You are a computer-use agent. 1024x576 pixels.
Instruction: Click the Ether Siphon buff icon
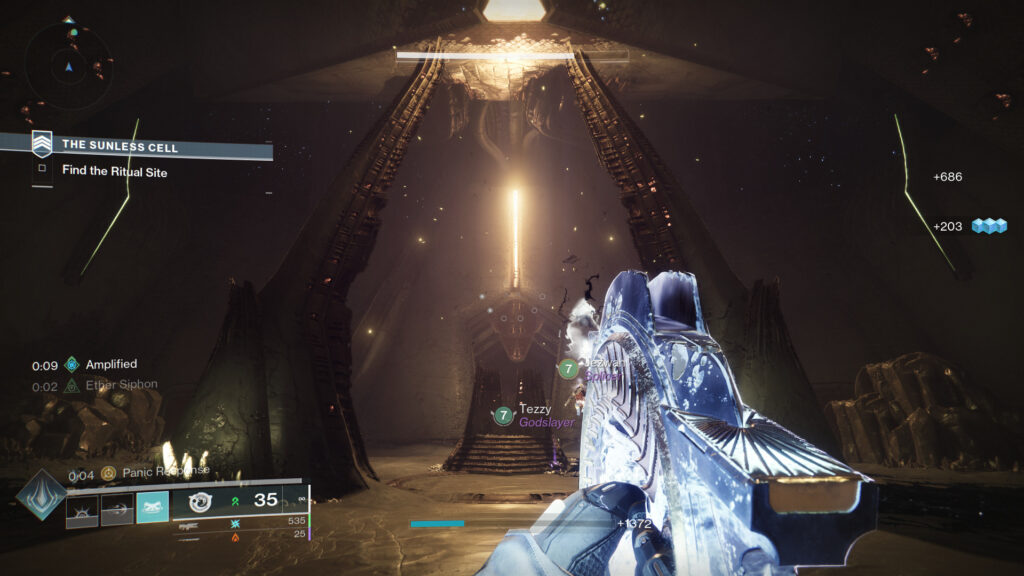click(71, 385)
